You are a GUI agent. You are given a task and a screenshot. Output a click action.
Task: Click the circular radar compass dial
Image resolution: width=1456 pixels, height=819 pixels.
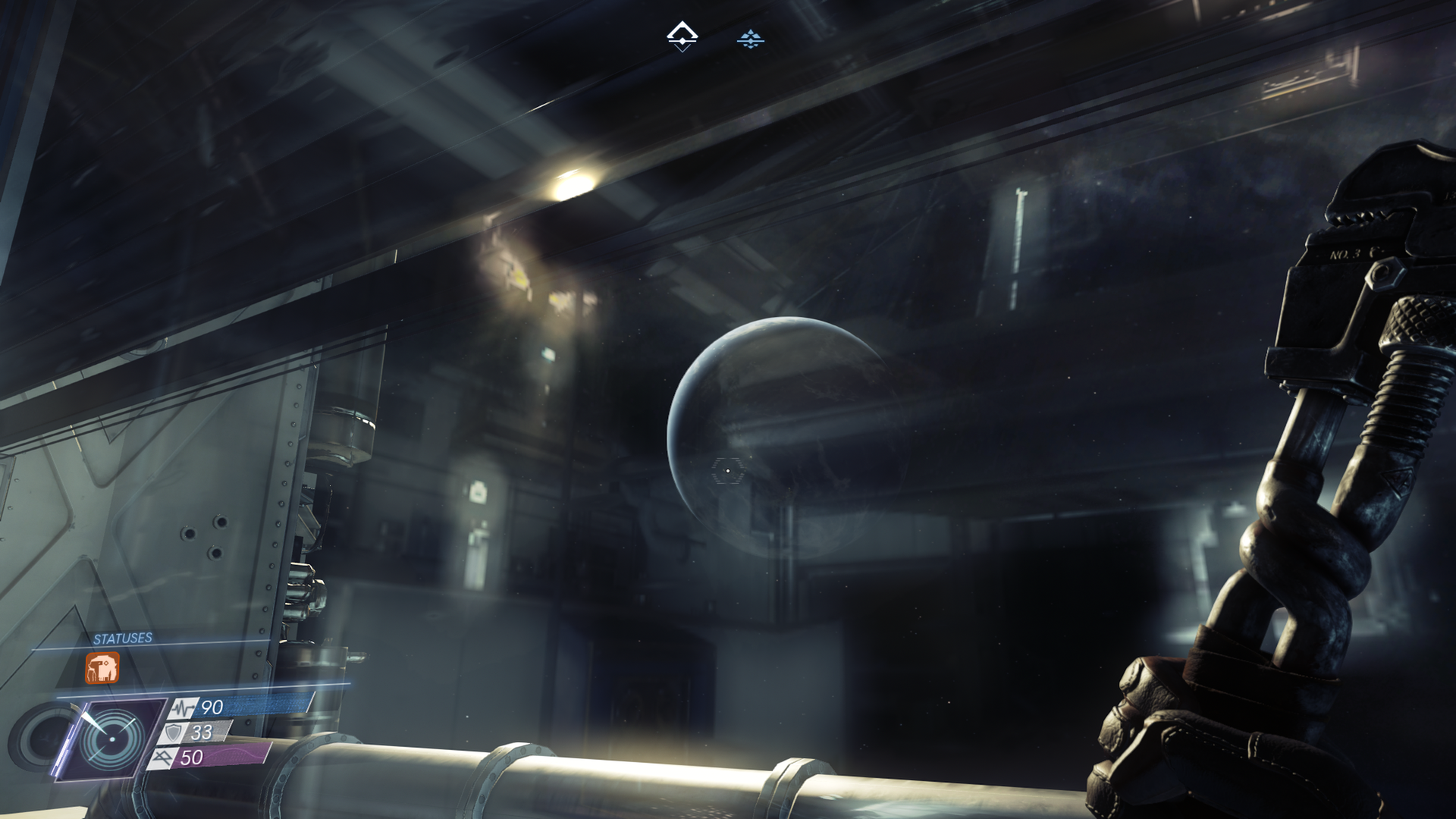(x=112, y=739)
